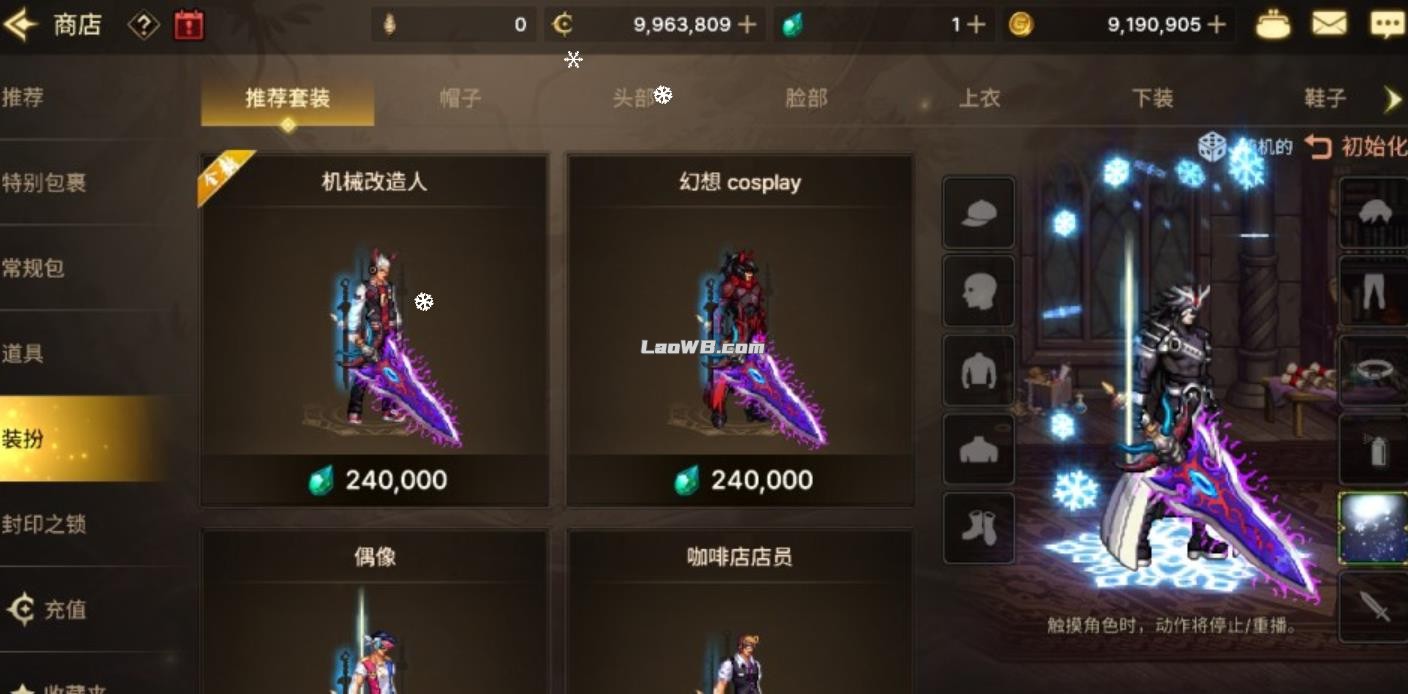Open the red calendar icon

[188, 25]
